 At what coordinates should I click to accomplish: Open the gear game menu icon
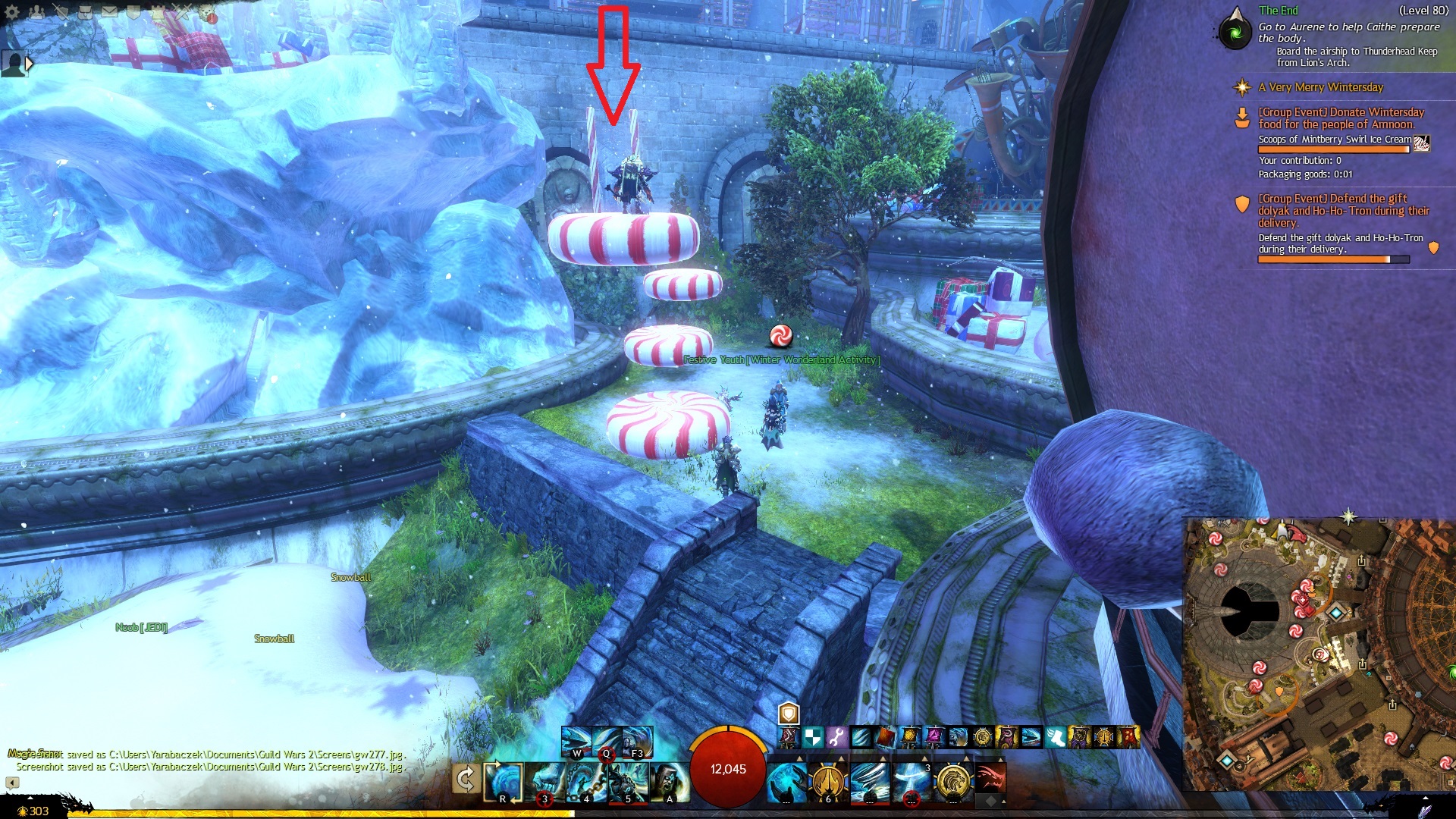click(x=12, y=12)
